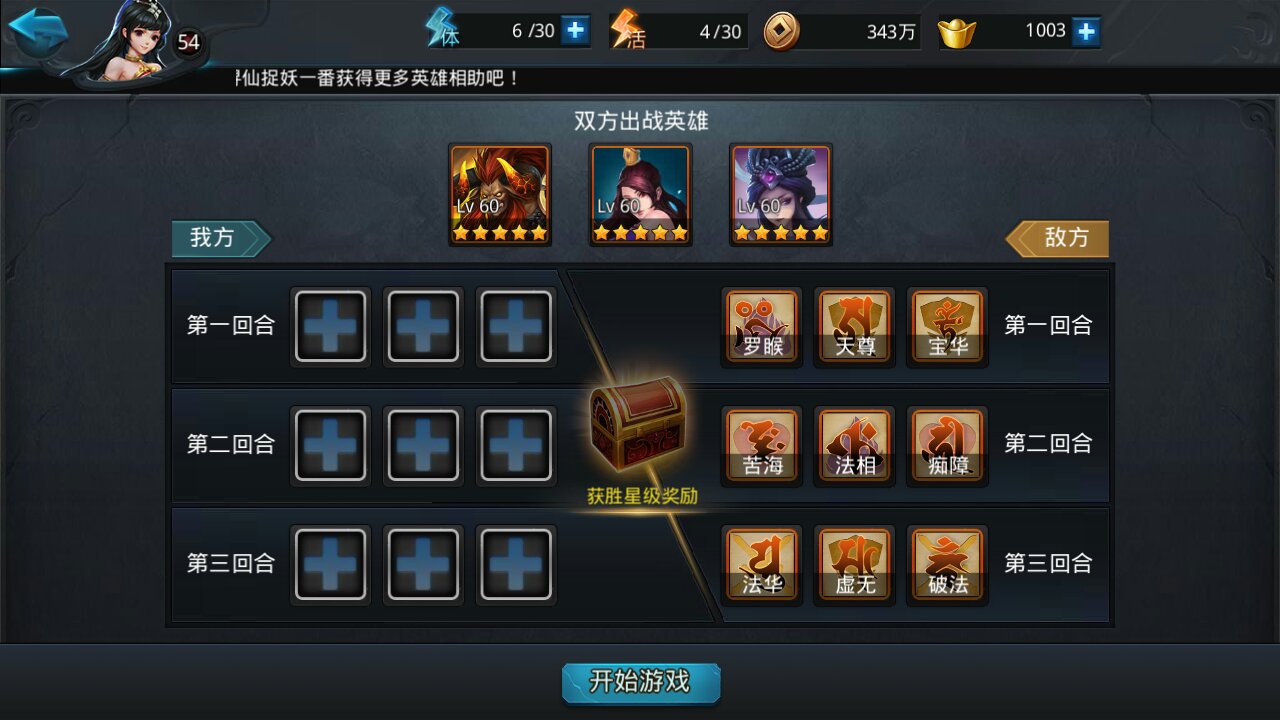Viewport: 1280px width, 720px height.
Task: Start the game with 开始游戏
Action: [640, 682]
